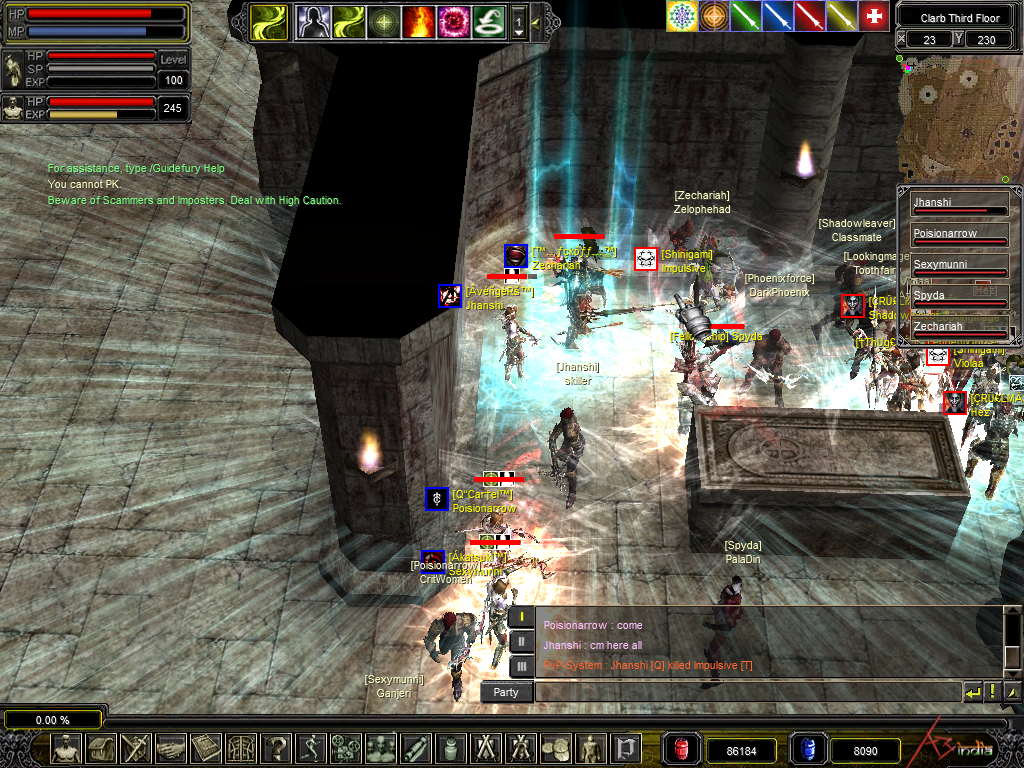The height and width of the screenshot is (768, 1024).
Task: Open the question mark help menu icon
Action: (277, 748)
